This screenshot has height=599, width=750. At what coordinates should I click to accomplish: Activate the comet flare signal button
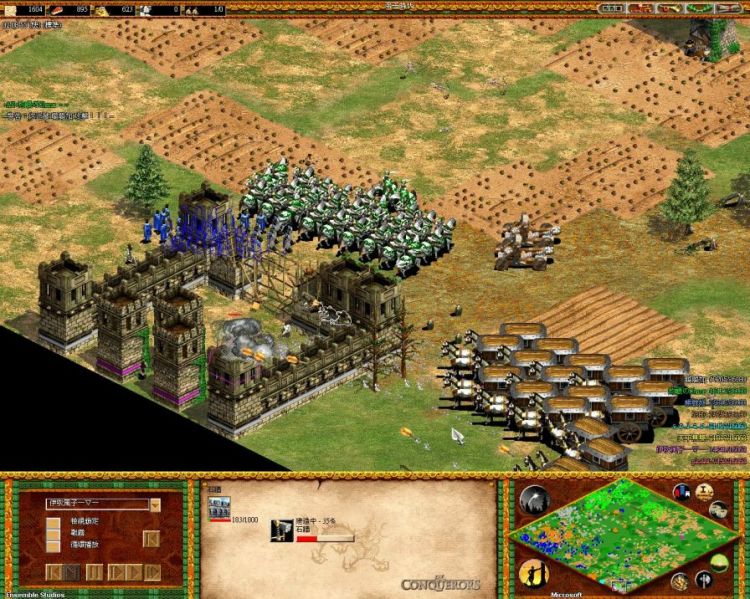534,498
